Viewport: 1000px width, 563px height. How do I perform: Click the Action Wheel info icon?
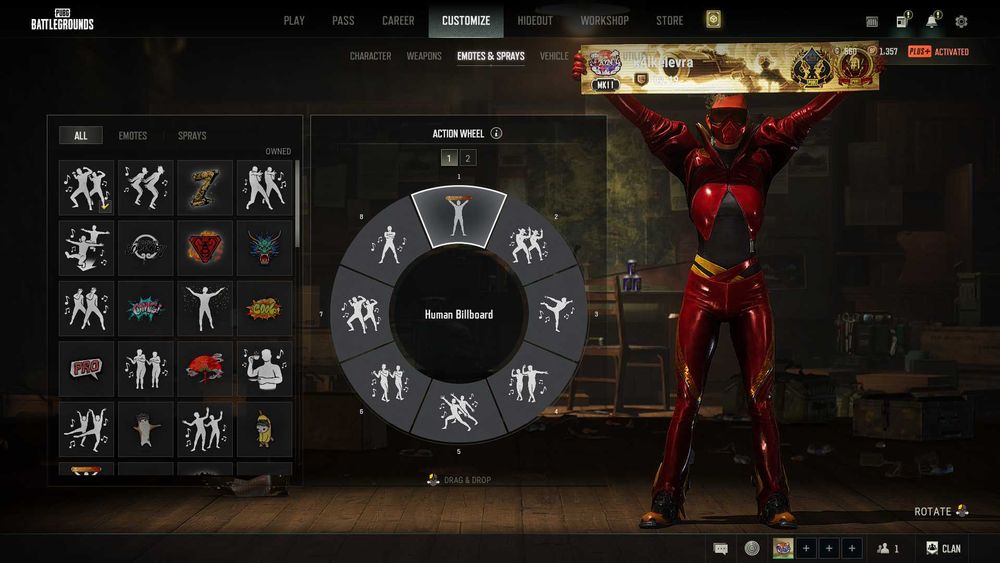(x=496, y=133)
